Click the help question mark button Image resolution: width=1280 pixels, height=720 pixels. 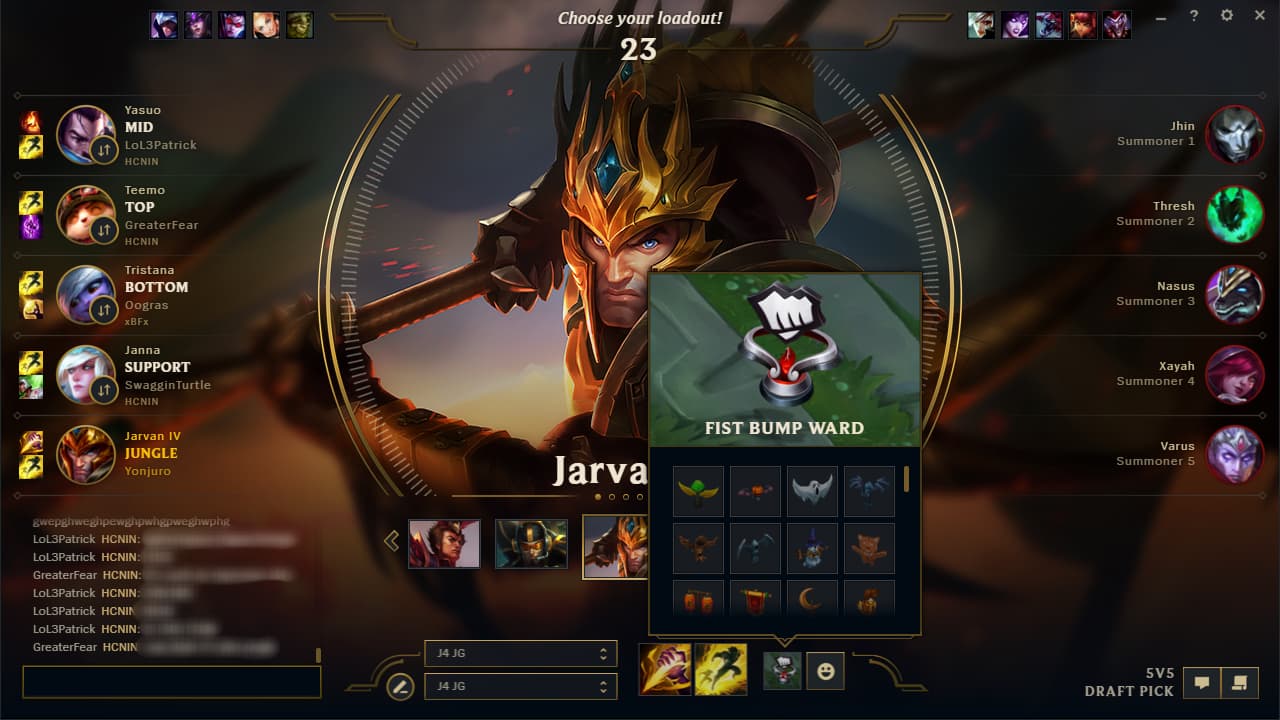[1193, 15]
